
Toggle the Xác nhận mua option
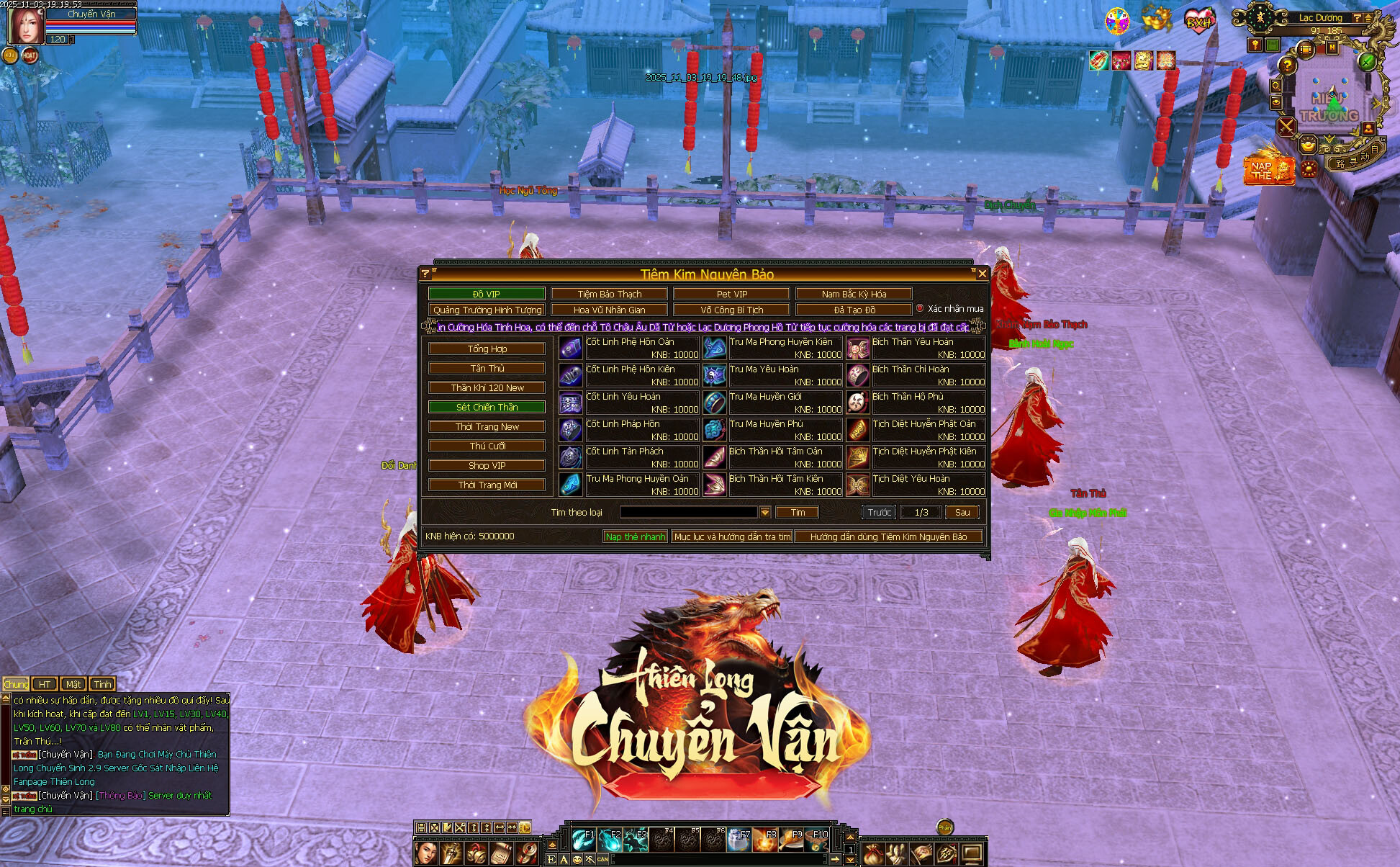click(x=920, y=308)
